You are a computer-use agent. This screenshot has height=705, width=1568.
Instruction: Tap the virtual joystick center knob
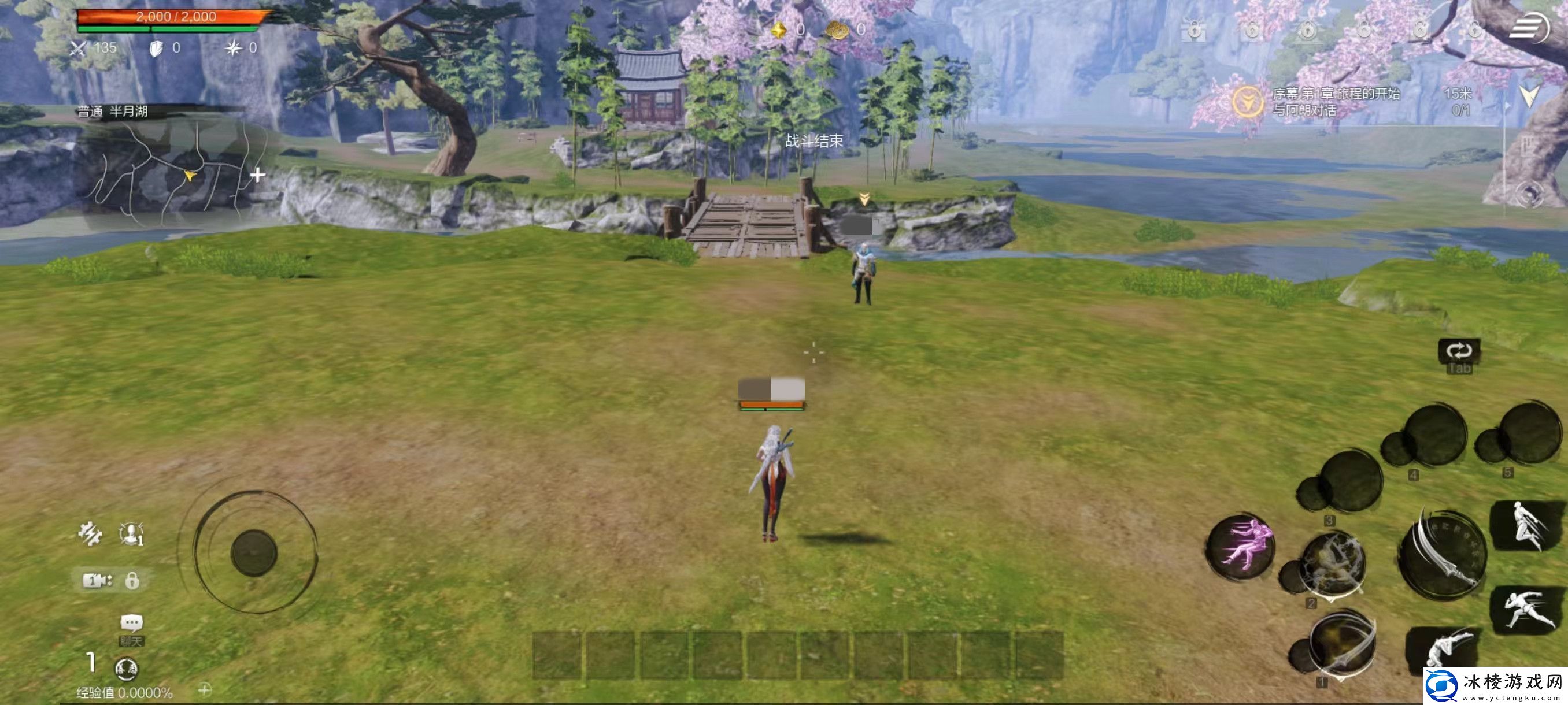[254, 553]
